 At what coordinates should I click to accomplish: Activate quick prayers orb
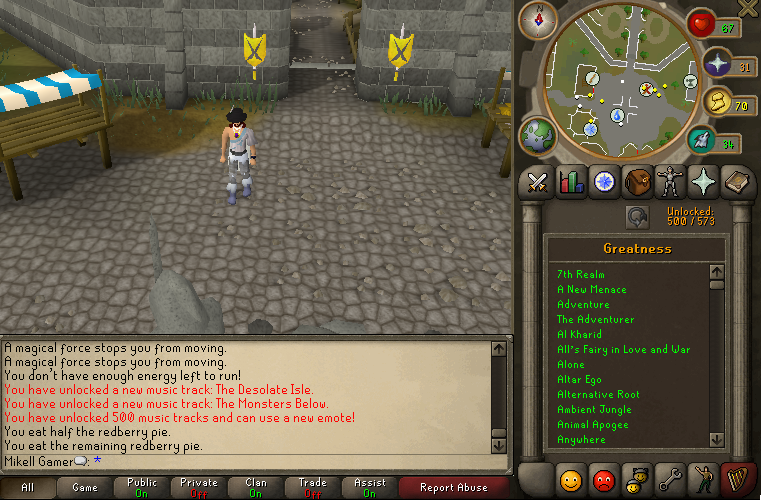click(716, 66)
